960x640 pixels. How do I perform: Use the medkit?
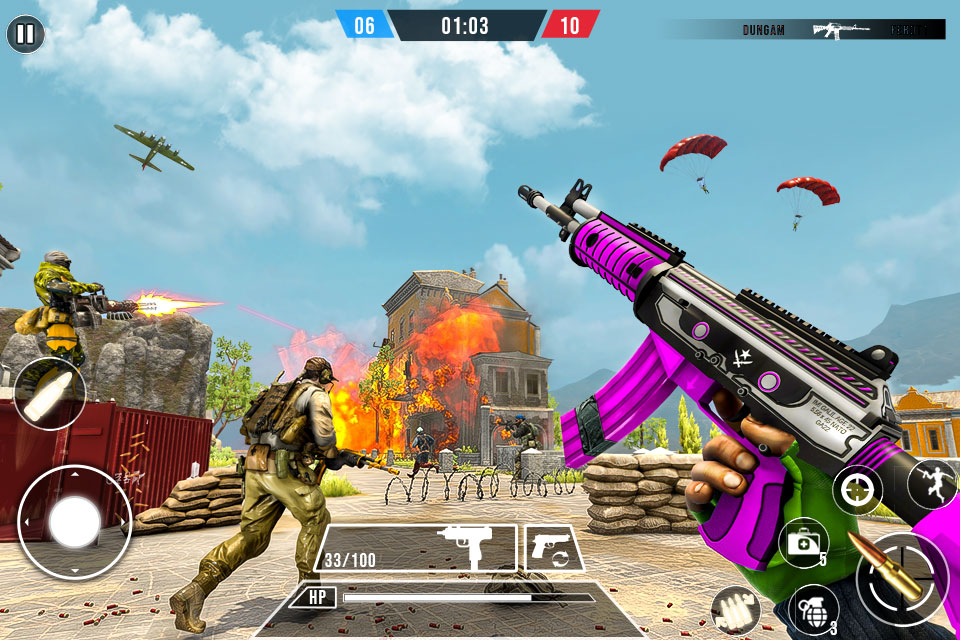[x=803, y=543]
